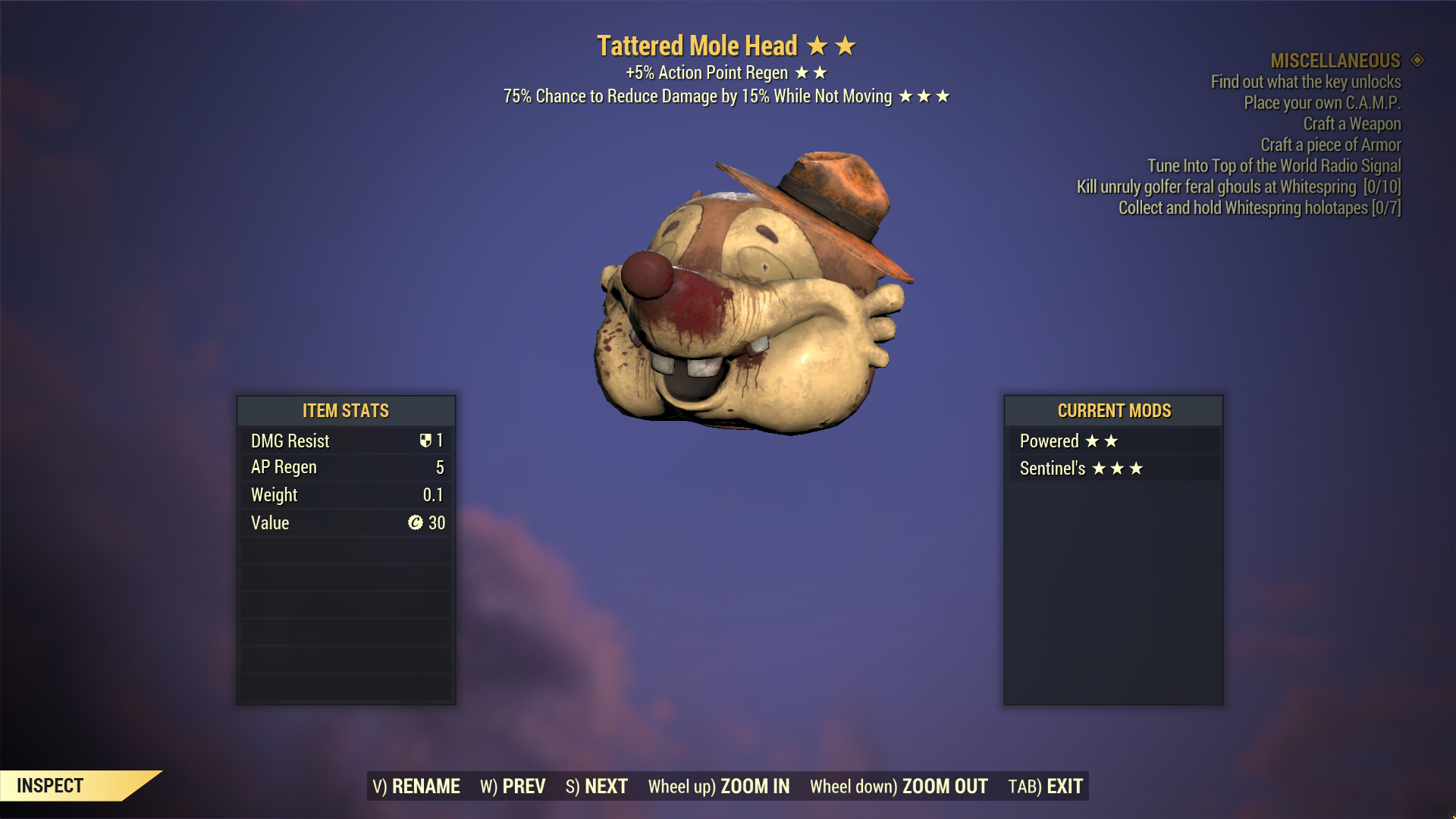
Task: Exit the inspect screen
Action: 1046,786
